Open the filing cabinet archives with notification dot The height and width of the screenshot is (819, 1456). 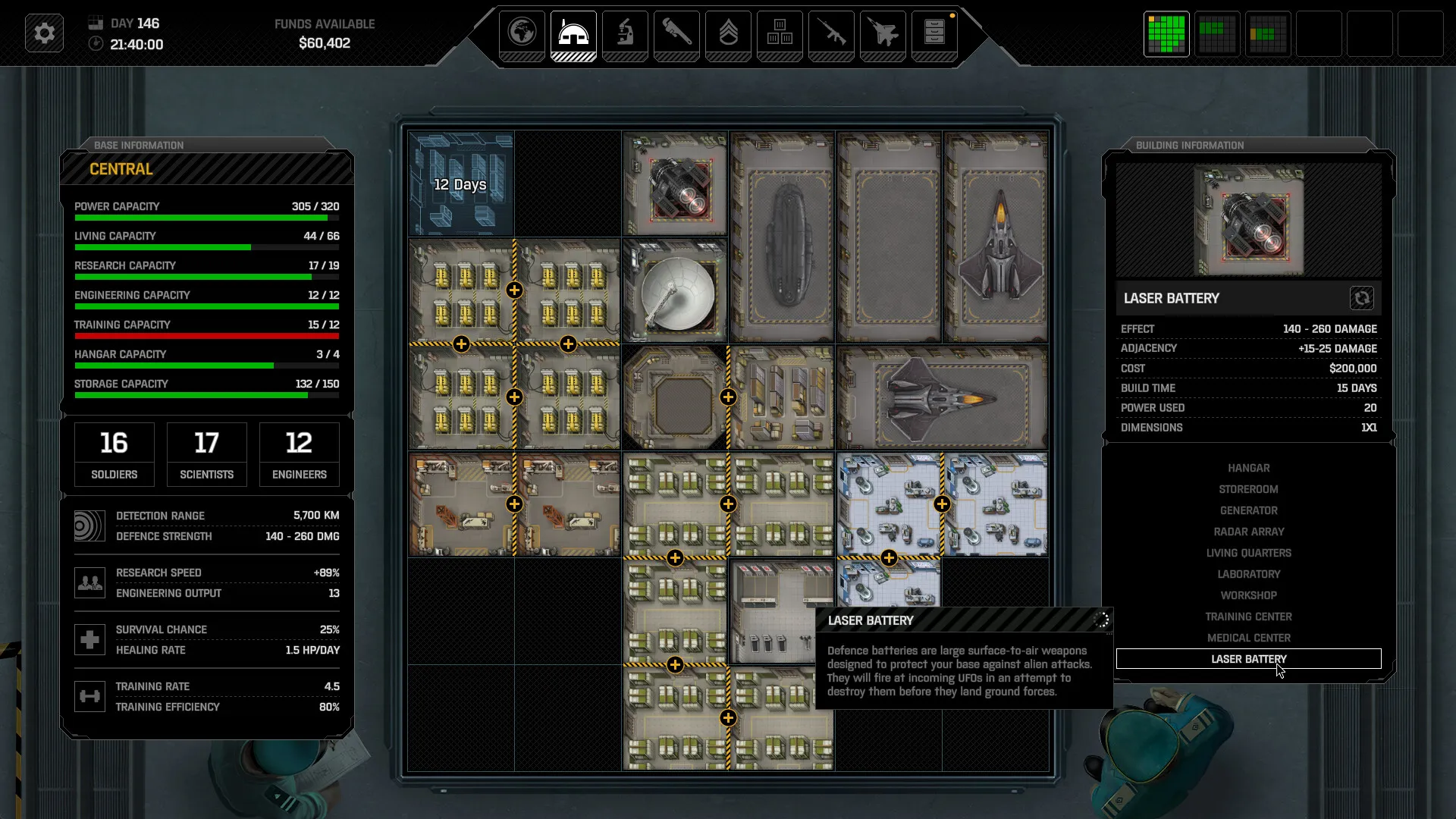(934, 34)
